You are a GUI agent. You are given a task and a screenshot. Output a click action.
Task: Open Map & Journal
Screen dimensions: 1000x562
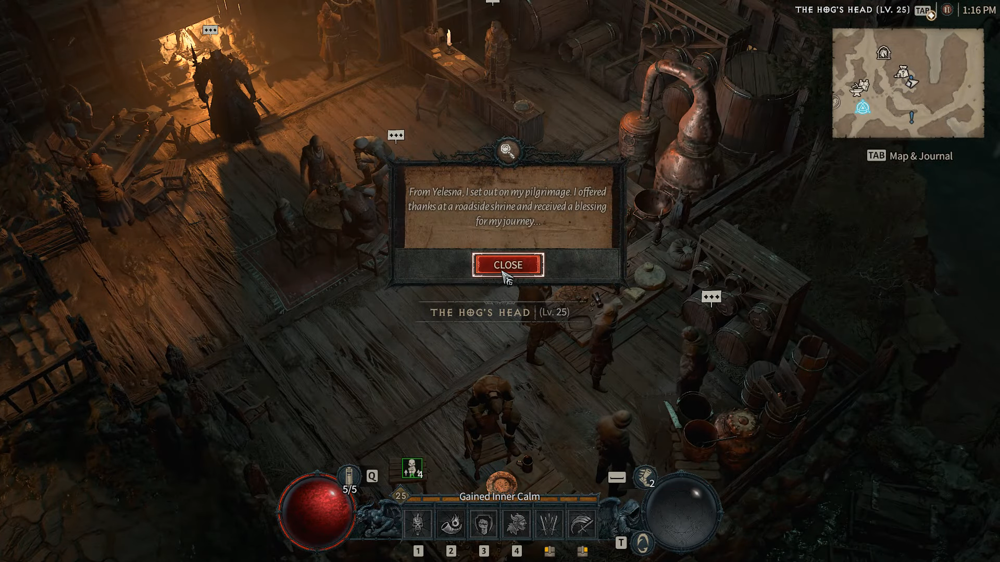(910, 156)
